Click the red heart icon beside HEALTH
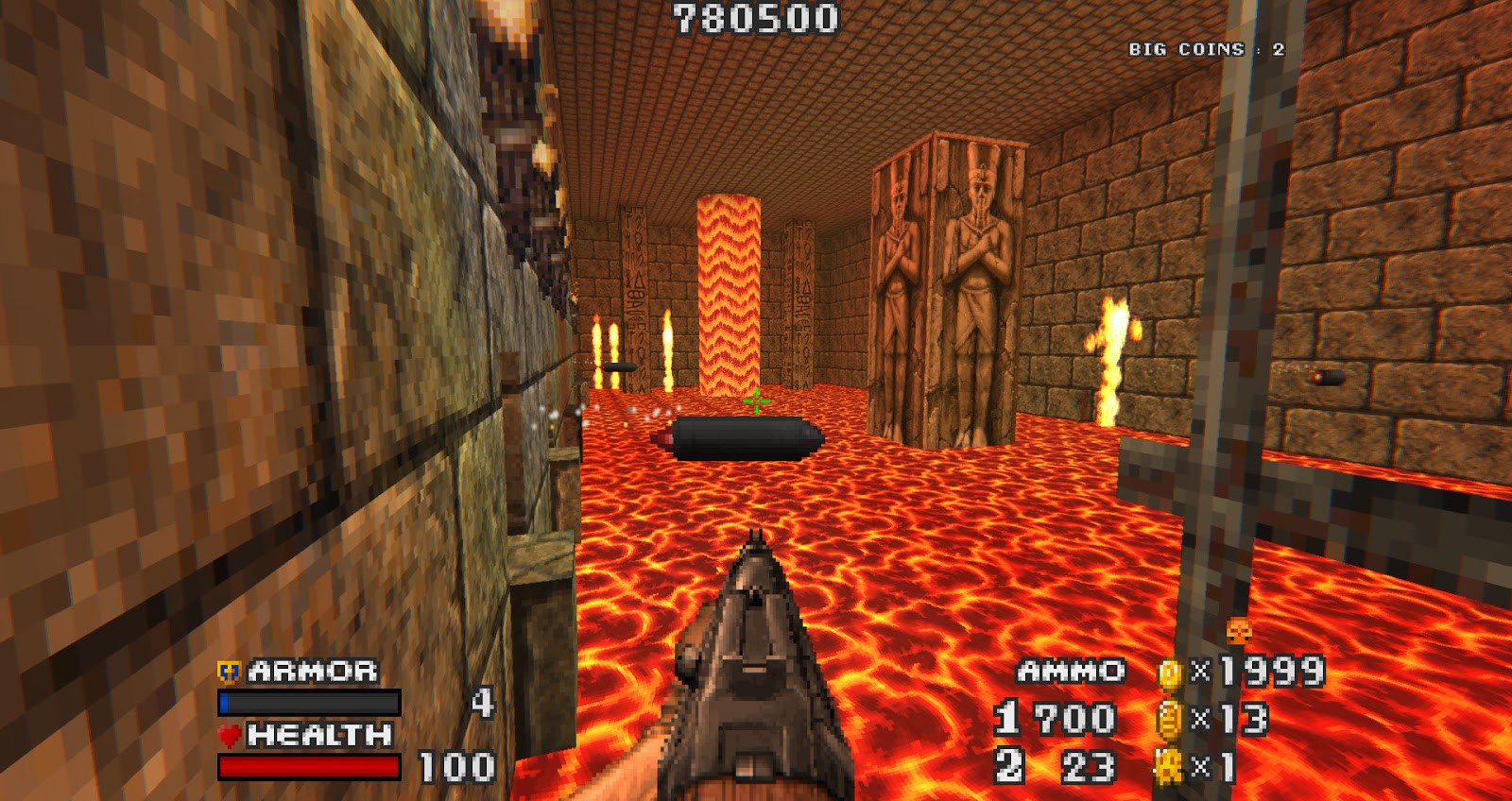Screen dimensions: 1512x801 pos(230,733)
